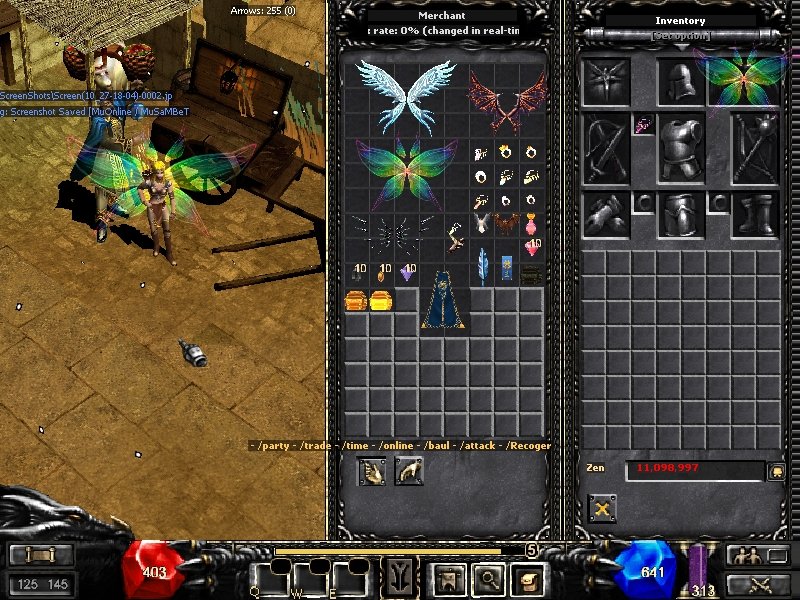The height and width of the screenshot is (600, 800).
Task: Select the purple jewel stack in shop
Action: (408, 272)
